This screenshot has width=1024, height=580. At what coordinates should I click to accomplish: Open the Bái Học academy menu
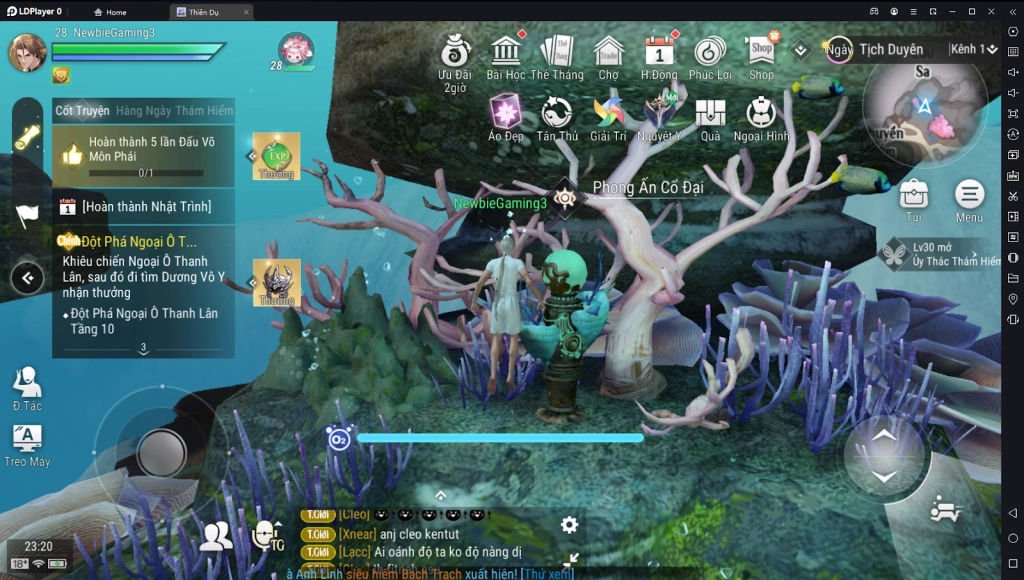(x=506, y=53)
